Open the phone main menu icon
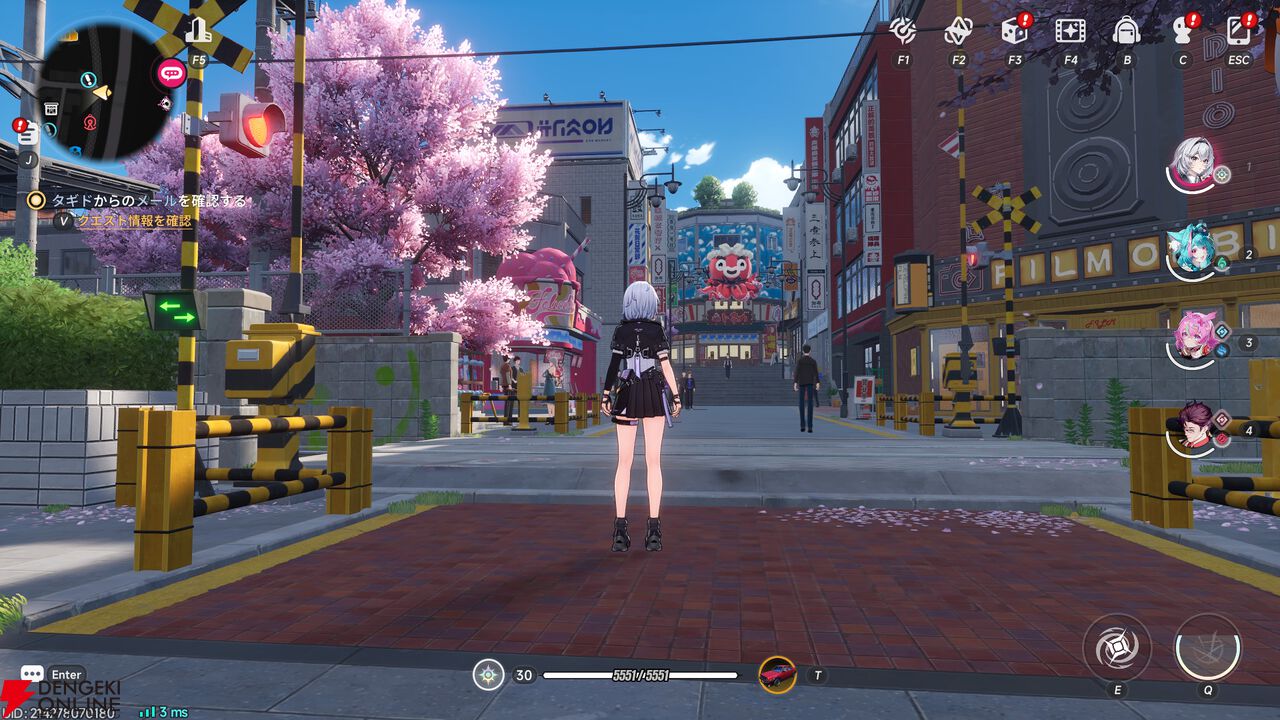 tap(1239, 30)
